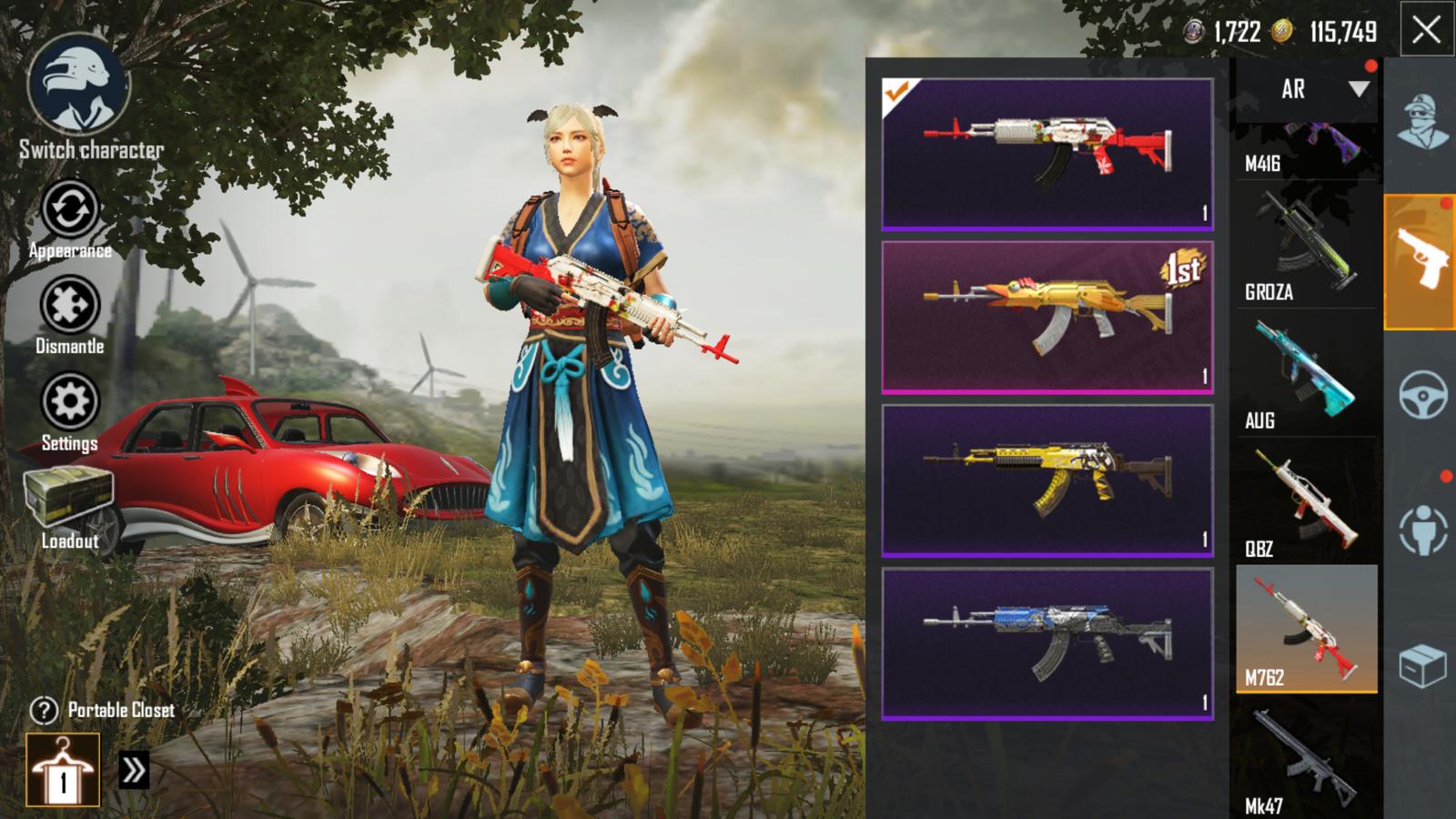Screen dimensions: 1456x819
Task: Choose the golden rooster 1st skin
Action: pyautogui.click(x=1046, y=317)
